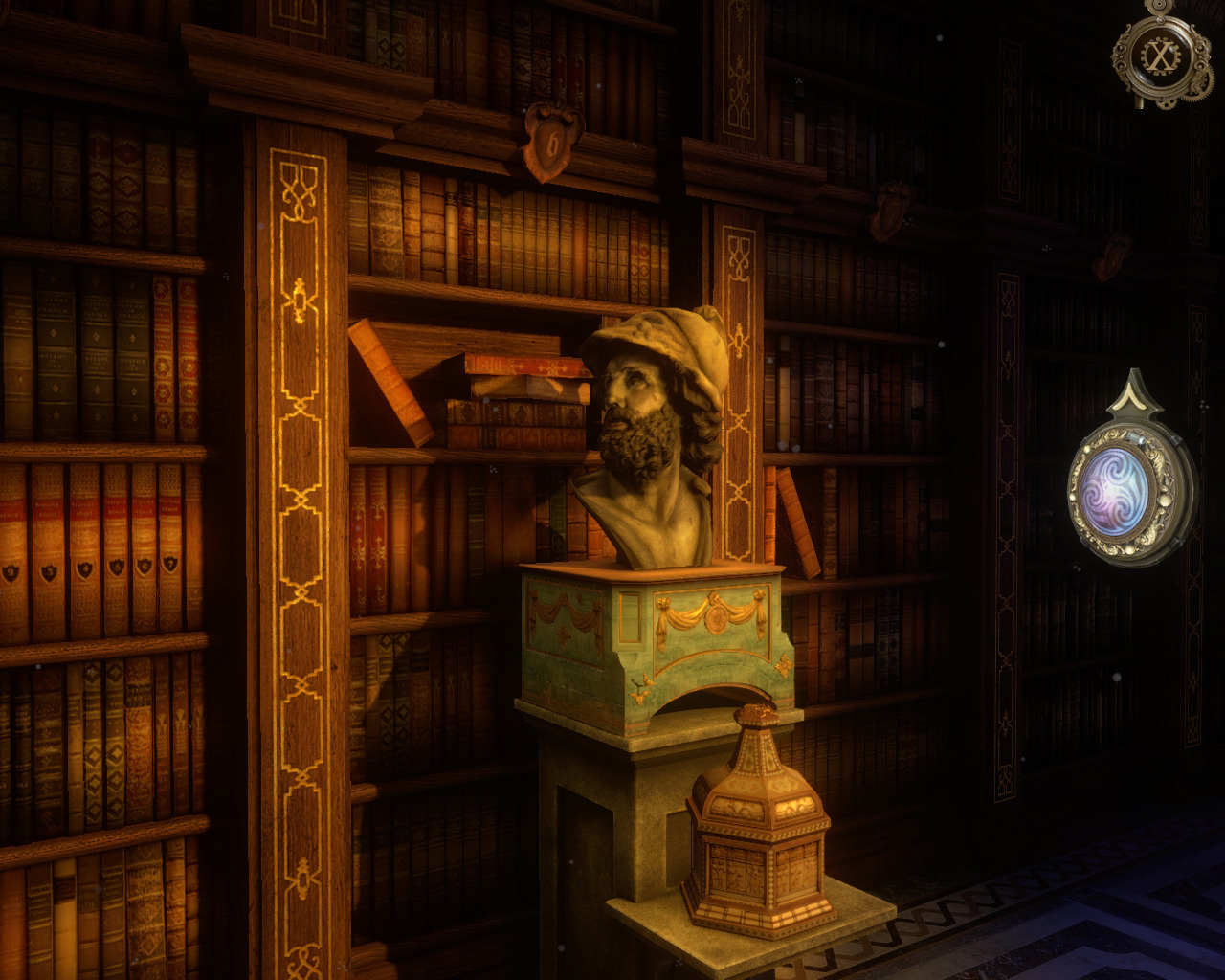The image size is (1225, 980).
Task: Click the gold medallion ornament on the green cabinet
Action: (x=718, y=617)
